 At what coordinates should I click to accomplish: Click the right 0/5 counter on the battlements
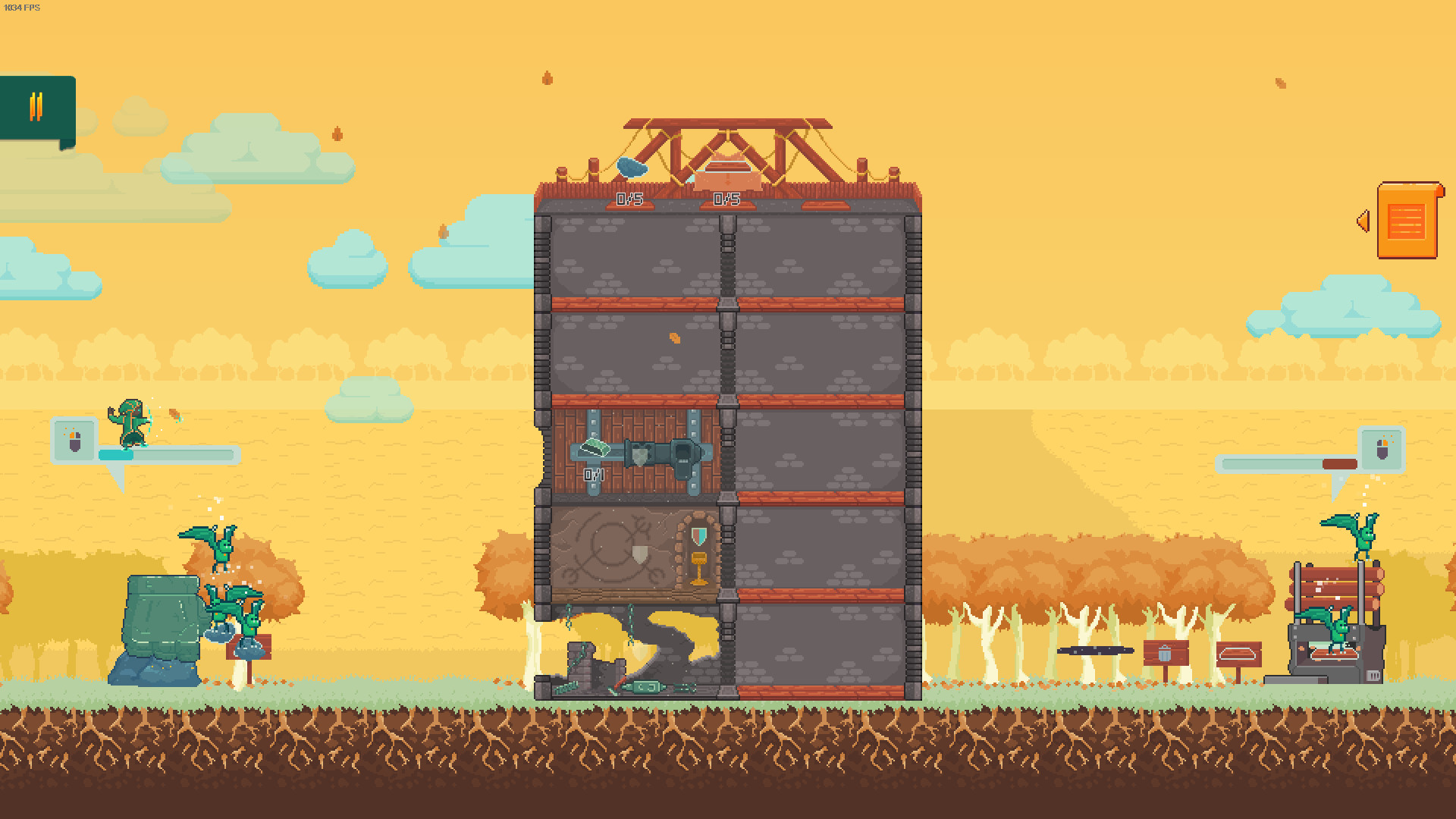point(726,199)
